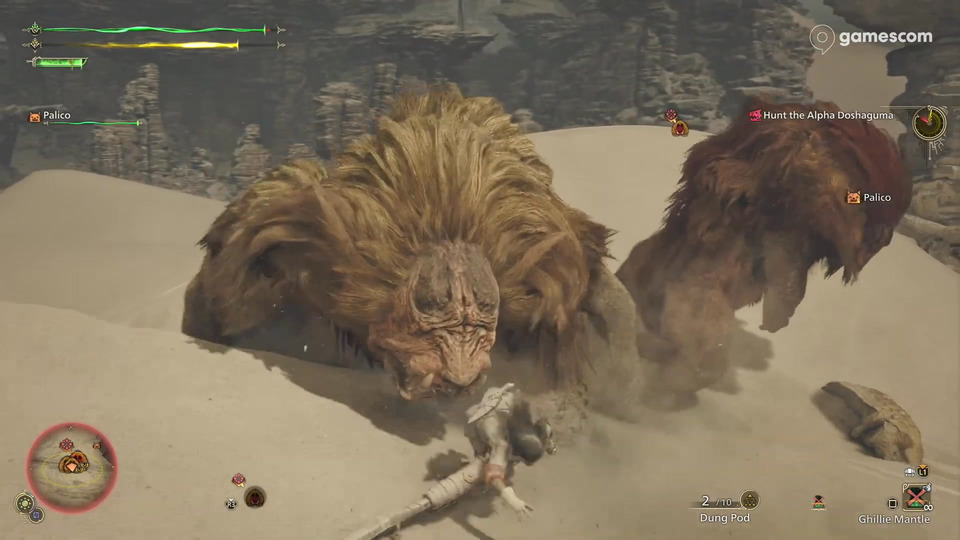
Task: Select the Palico name tag below the stamina bar
Action: click(49, 116)
